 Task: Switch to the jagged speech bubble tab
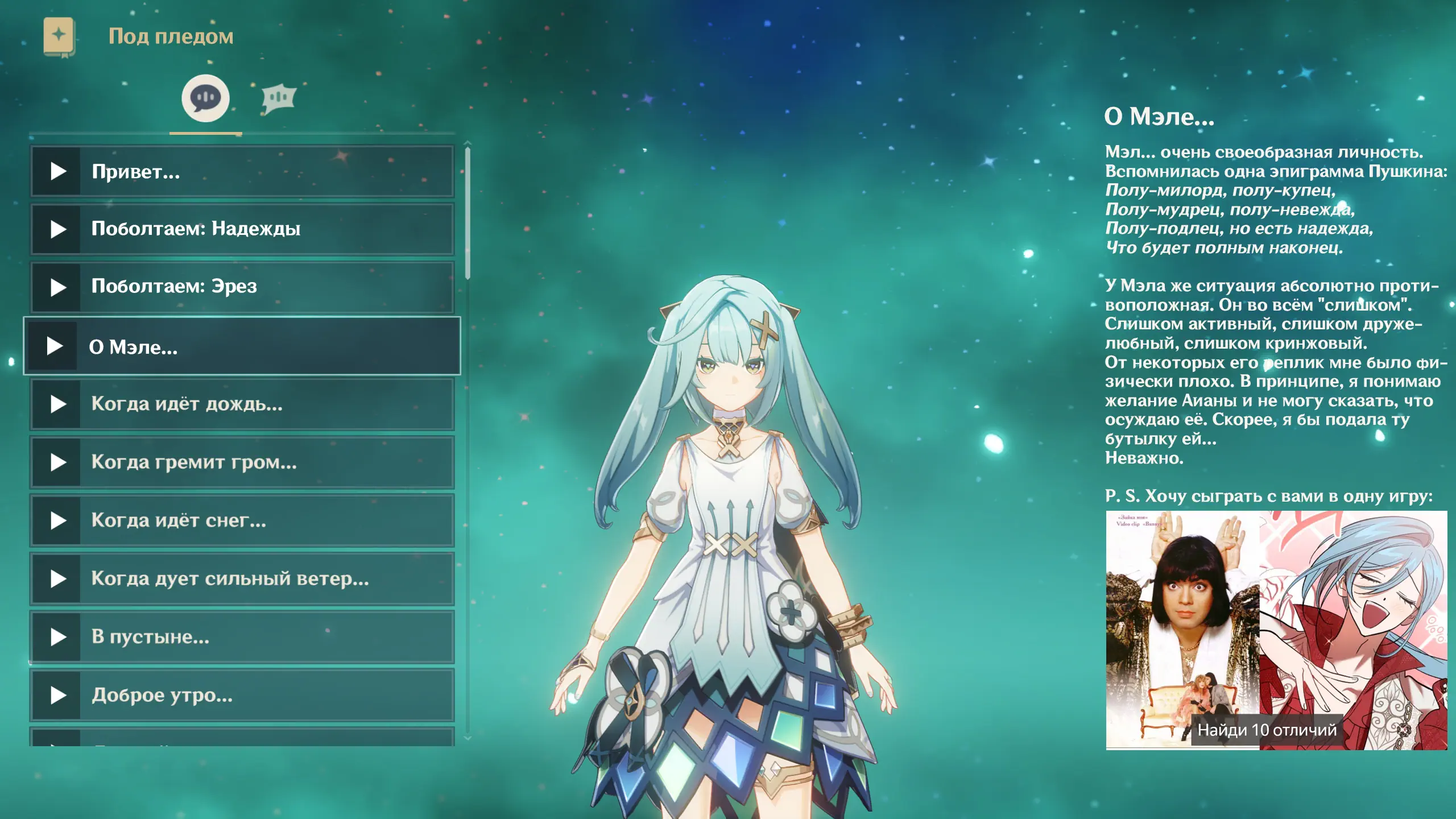[x=279, y=99]
